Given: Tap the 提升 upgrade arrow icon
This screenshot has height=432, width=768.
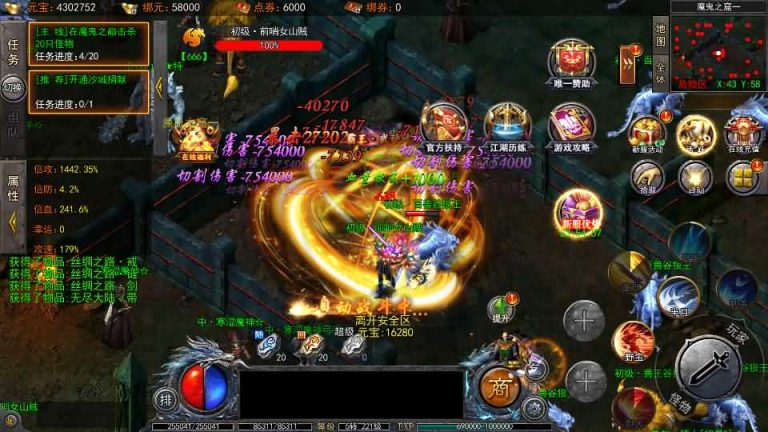Looking at the screenshot, I should (499, 307).
